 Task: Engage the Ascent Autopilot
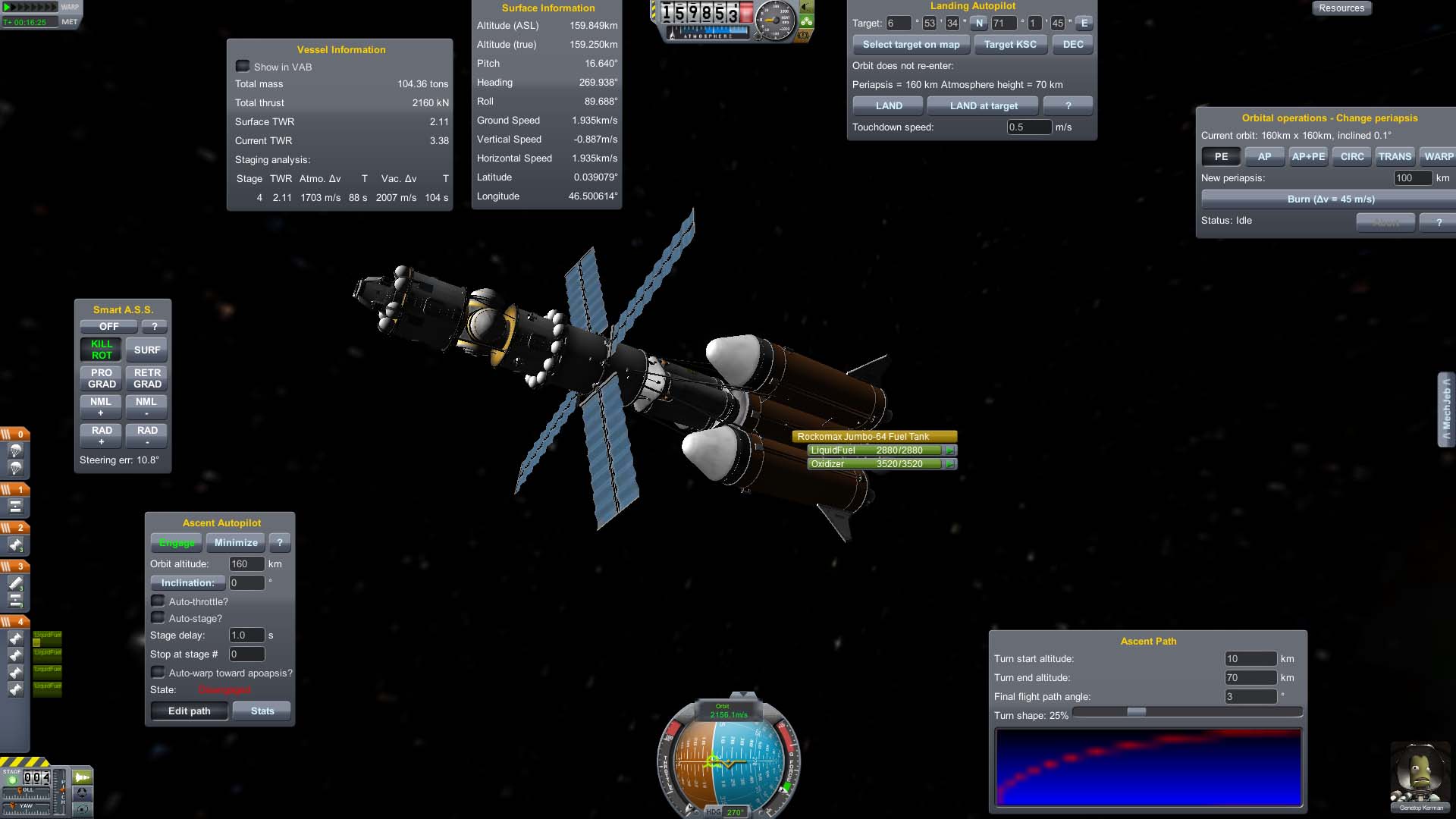pos(177,542)
